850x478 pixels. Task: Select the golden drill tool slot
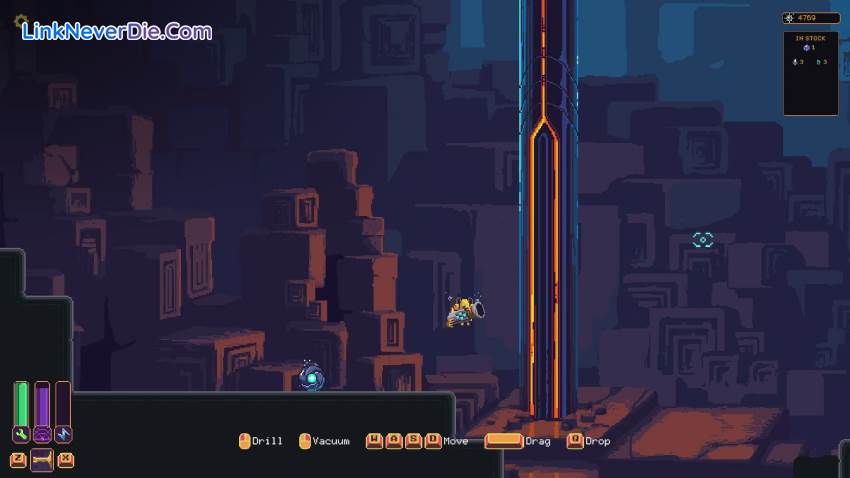pyautogui.click(x=42, y=460)
